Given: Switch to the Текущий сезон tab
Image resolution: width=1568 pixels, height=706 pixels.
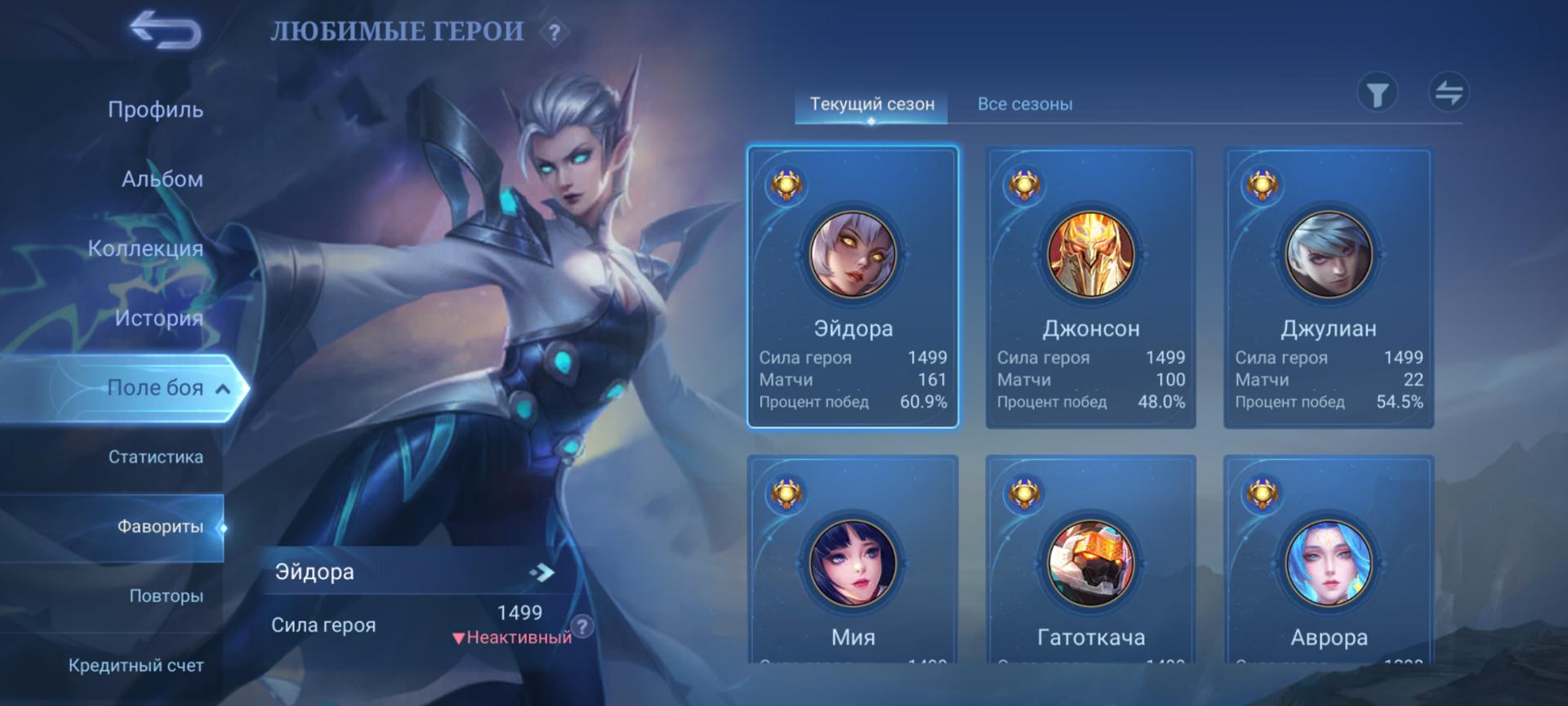Looking at the screenshot, I should click(871, 105).
